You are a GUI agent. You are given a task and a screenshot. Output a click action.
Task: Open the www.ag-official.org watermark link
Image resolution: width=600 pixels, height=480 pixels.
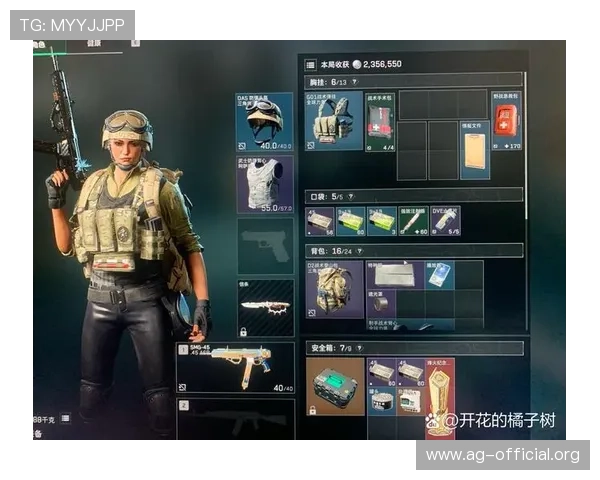pyautogui.click(x=503, y=455)
